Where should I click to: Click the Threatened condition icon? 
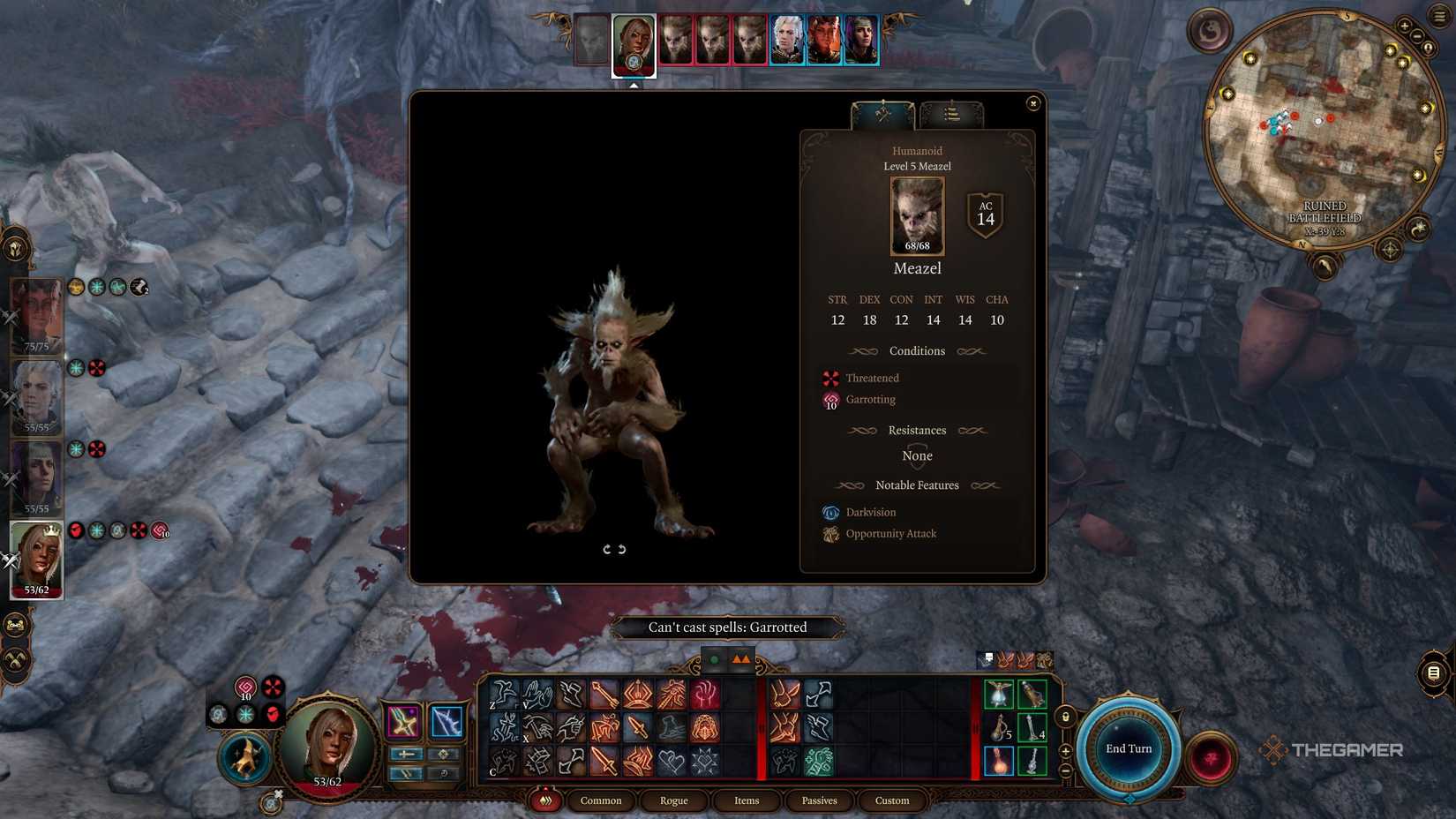(x=829, y=378)
